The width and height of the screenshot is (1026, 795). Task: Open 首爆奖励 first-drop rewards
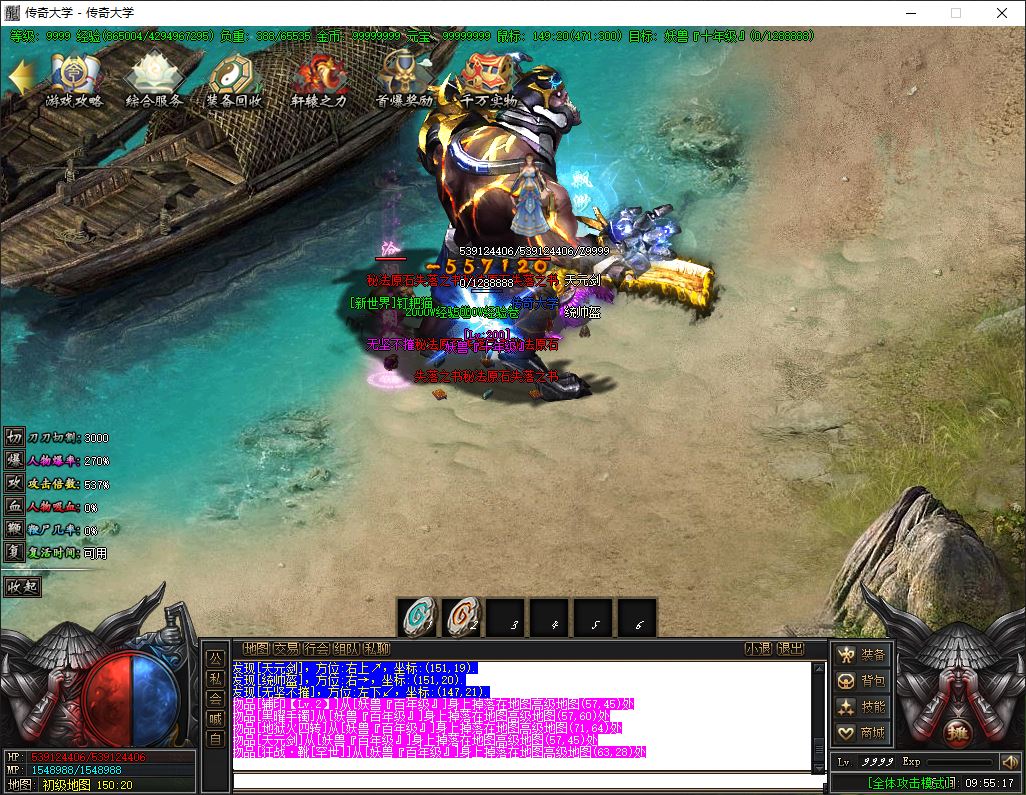coord(403,78)
